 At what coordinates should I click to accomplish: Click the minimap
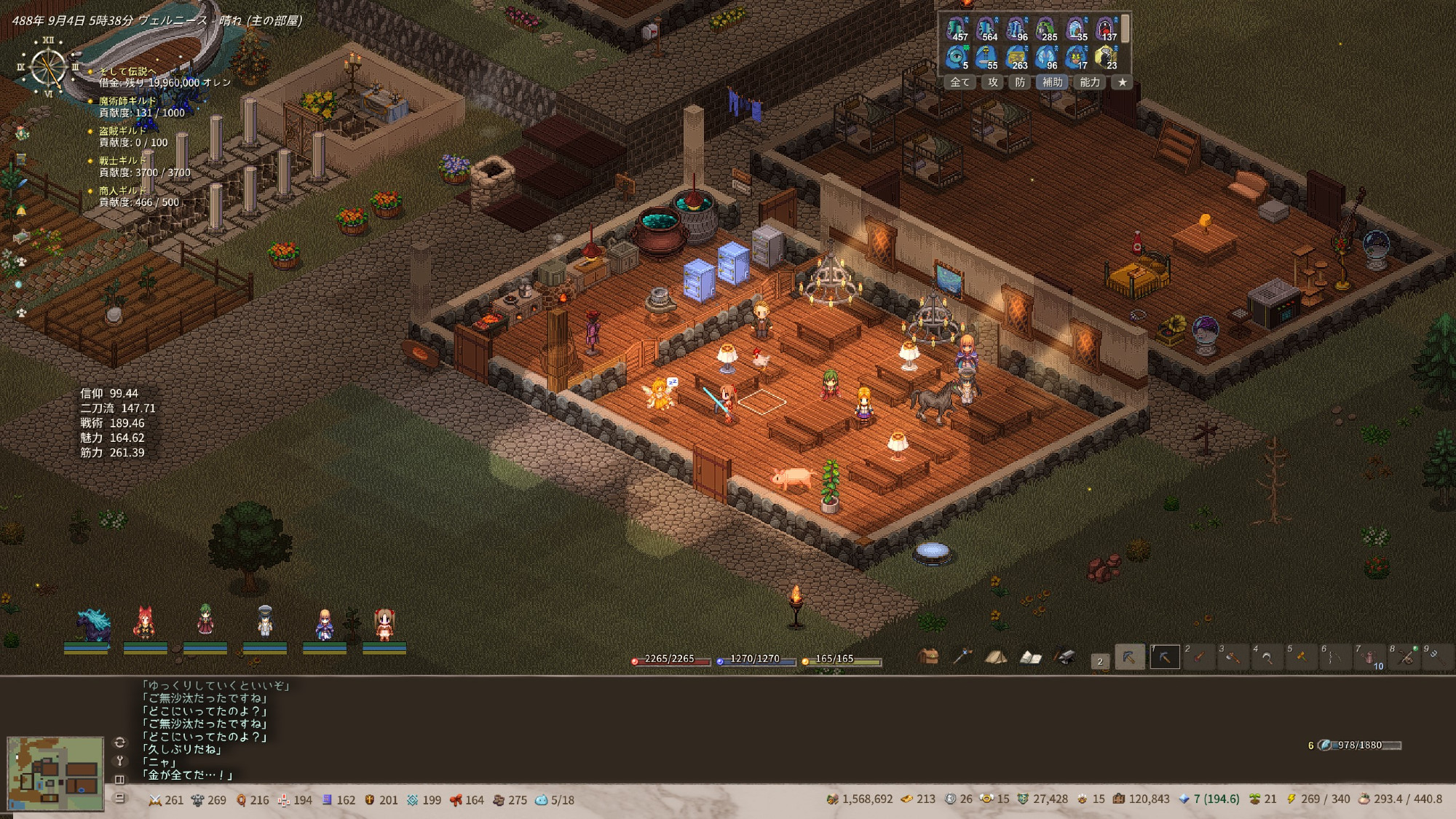point(55,773)
